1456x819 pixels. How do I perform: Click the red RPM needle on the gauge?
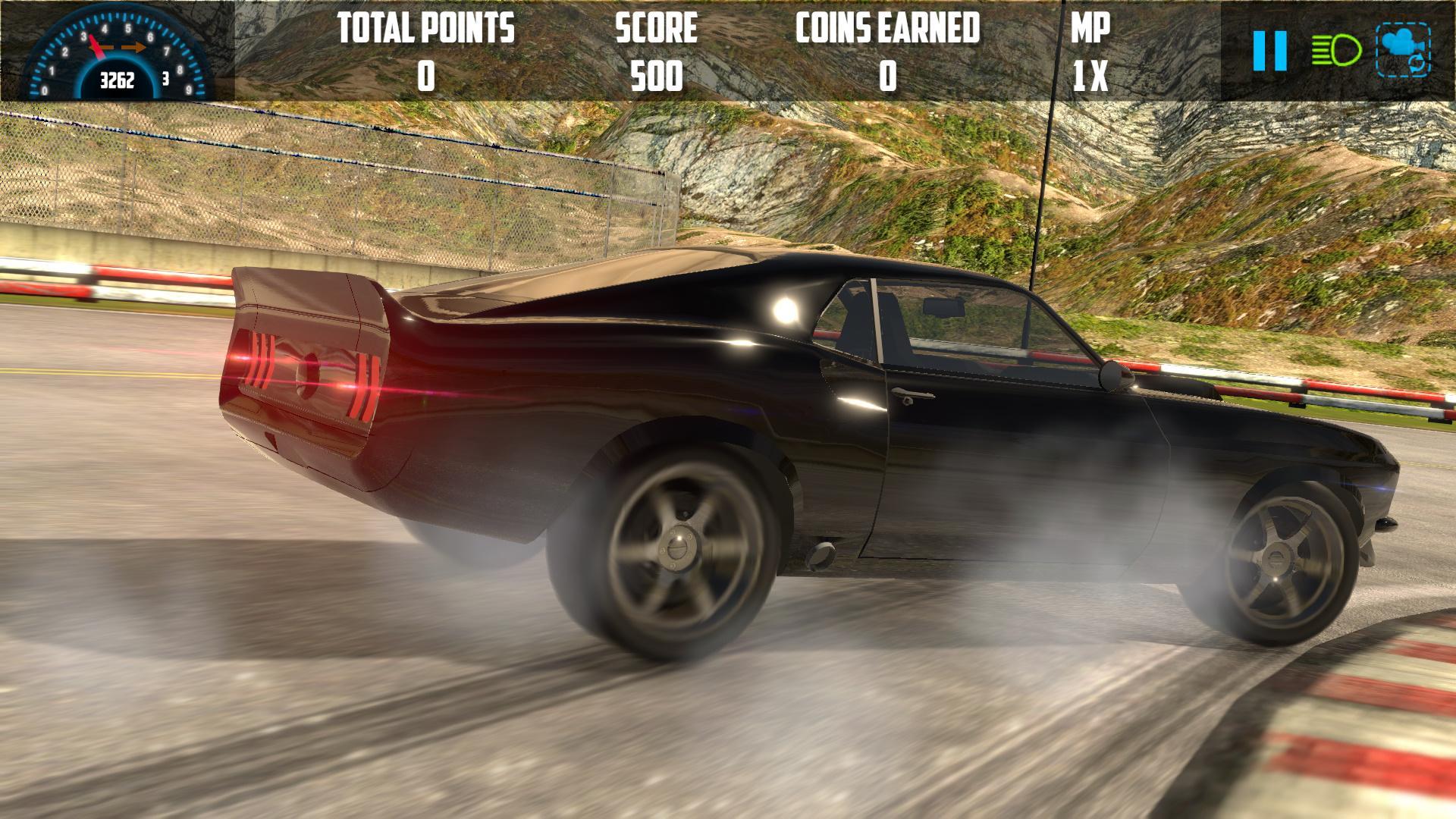coord(96,47)
